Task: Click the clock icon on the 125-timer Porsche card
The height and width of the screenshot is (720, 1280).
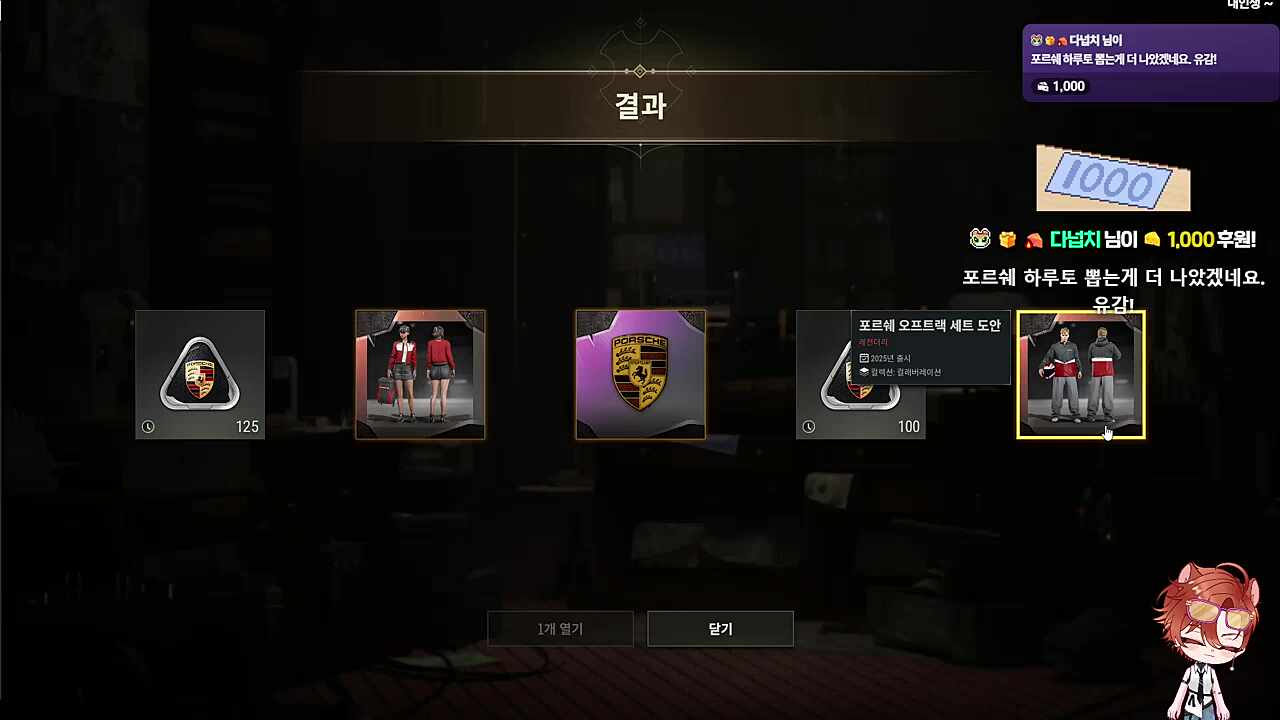Action: point(148,426)
